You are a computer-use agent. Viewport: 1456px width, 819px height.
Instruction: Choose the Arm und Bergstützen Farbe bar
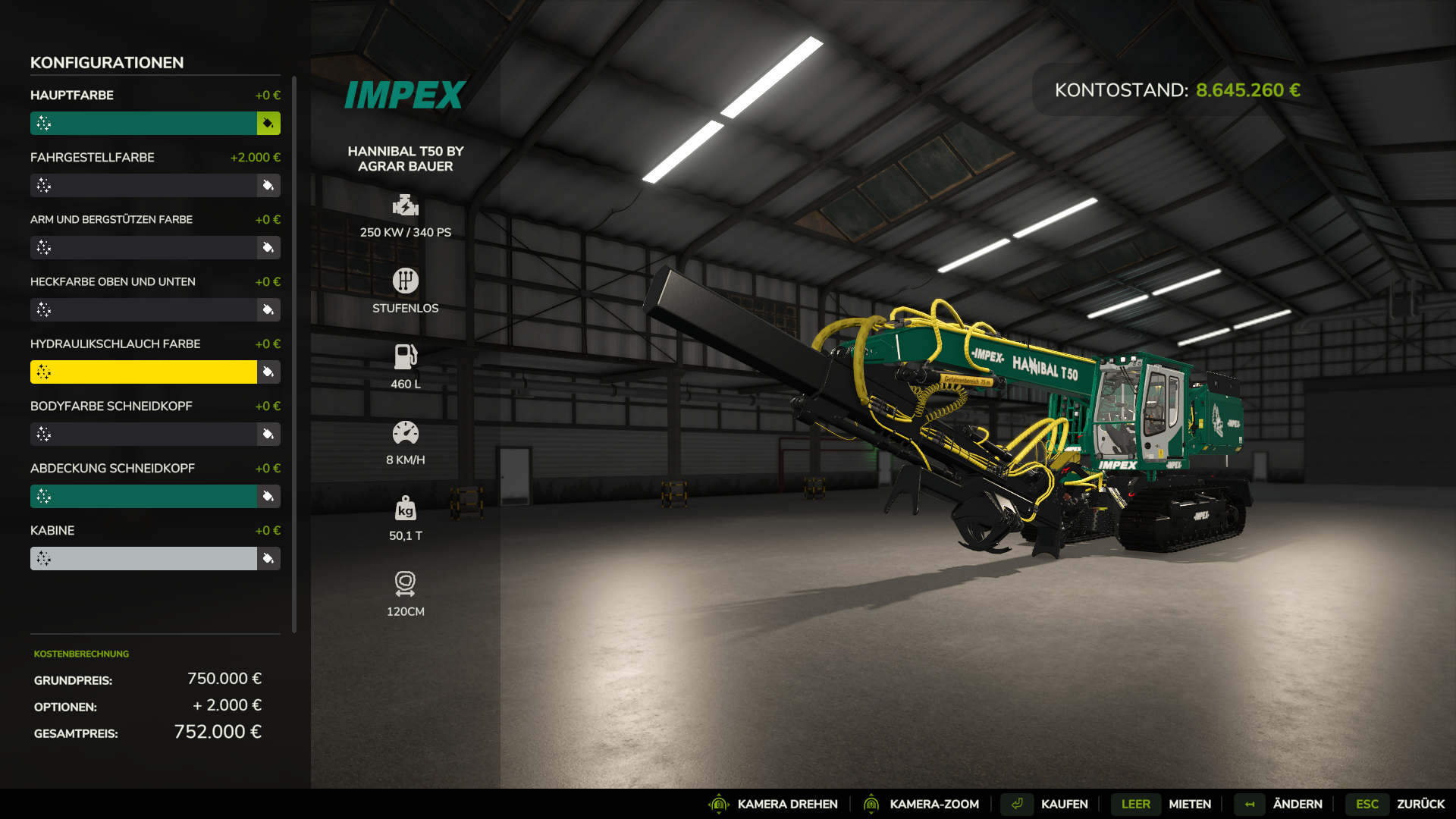pyautogui.click(x=144, y=247)
